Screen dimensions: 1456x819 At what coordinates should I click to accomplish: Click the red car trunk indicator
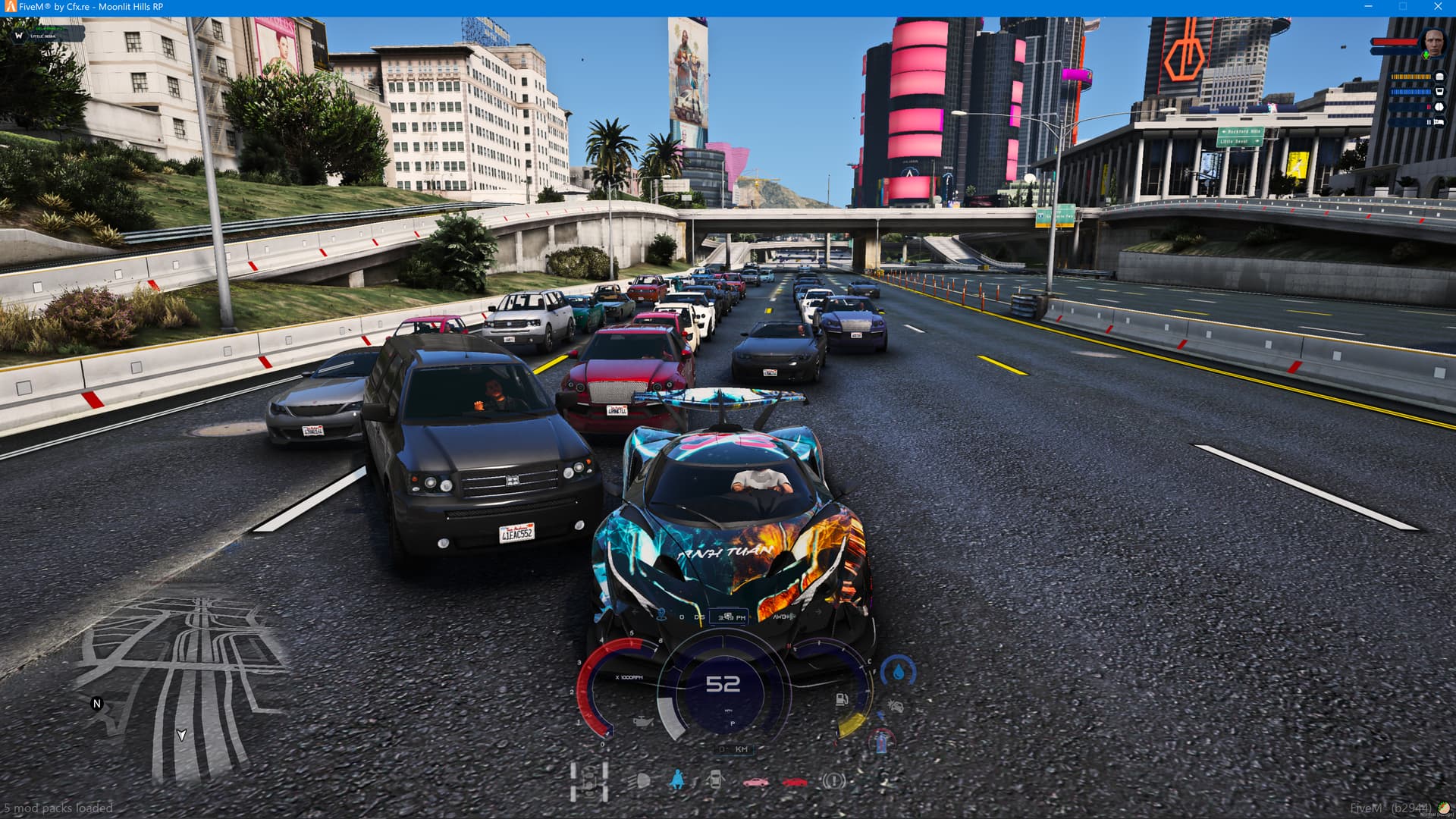click(794, 782)
